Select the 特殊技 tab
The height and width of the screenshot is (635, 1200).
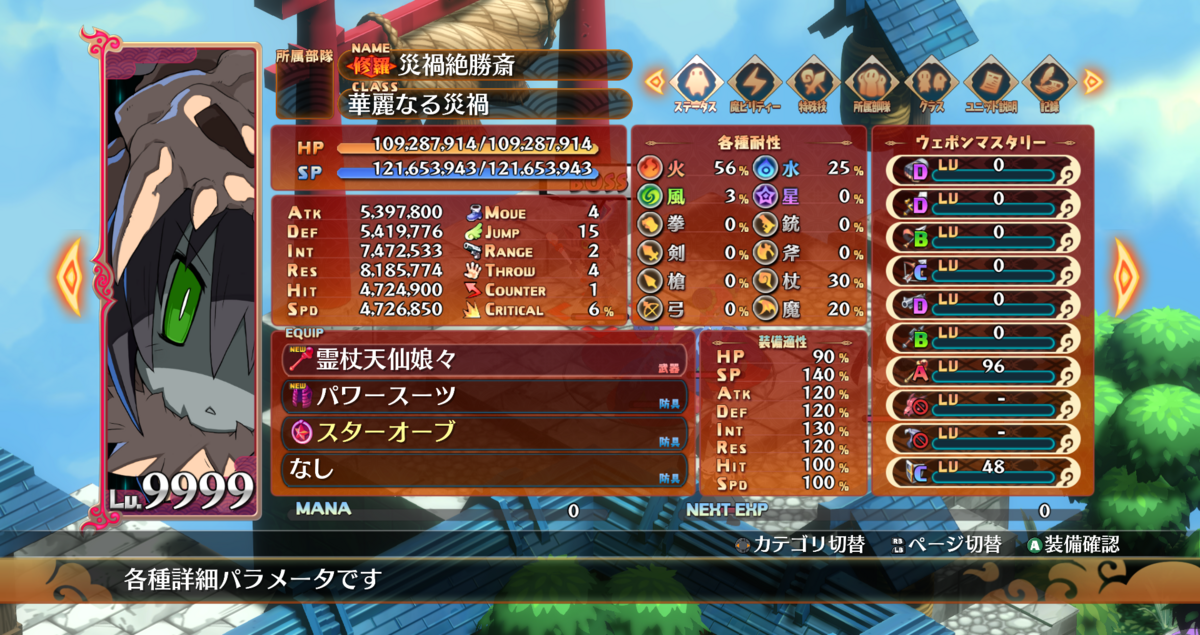(813, 84)
